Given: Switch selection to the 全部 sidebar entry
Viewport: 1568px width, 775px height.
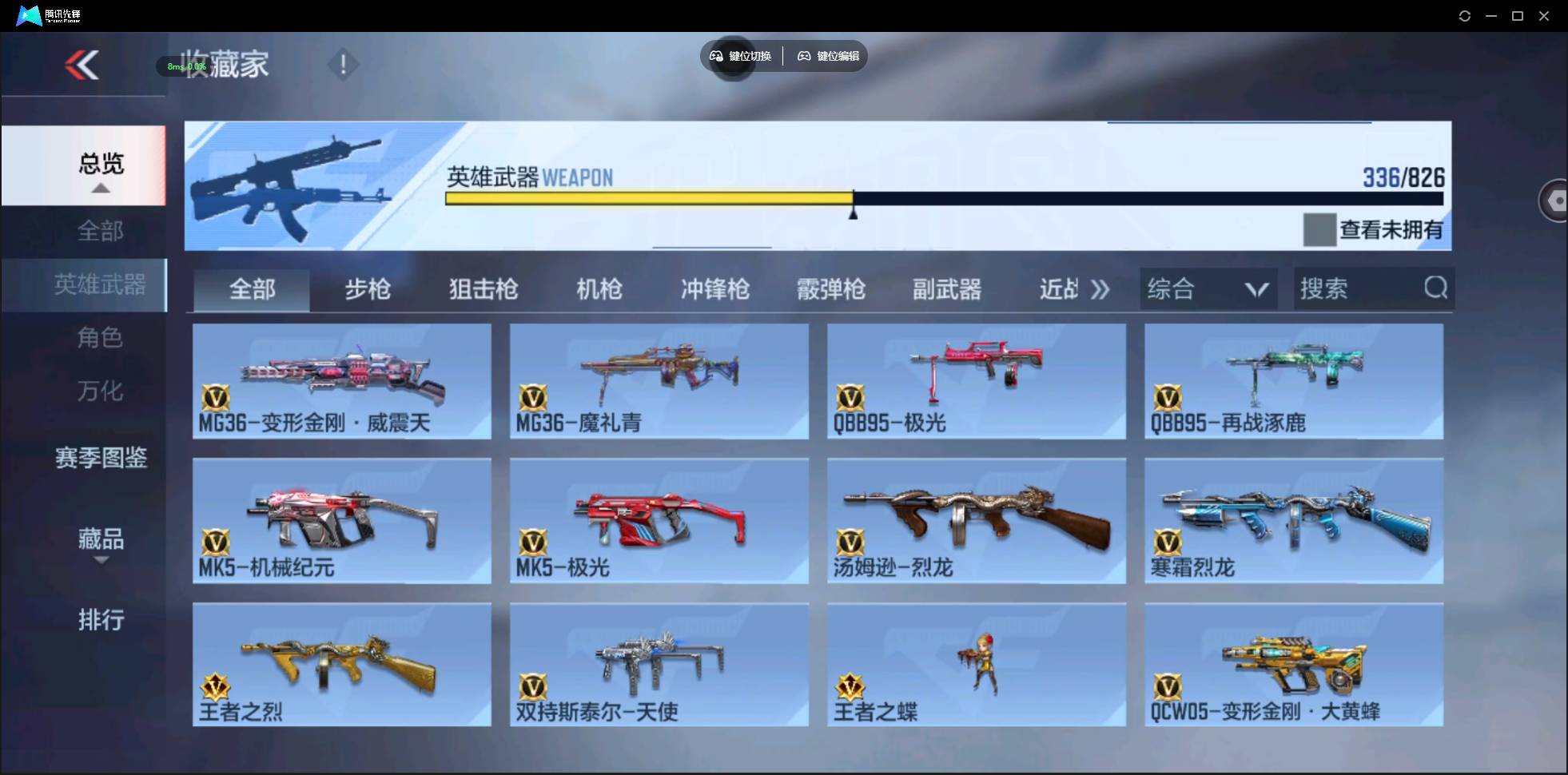Looking at the screenshot, I should pyautogui.click(x=100, y=231).
